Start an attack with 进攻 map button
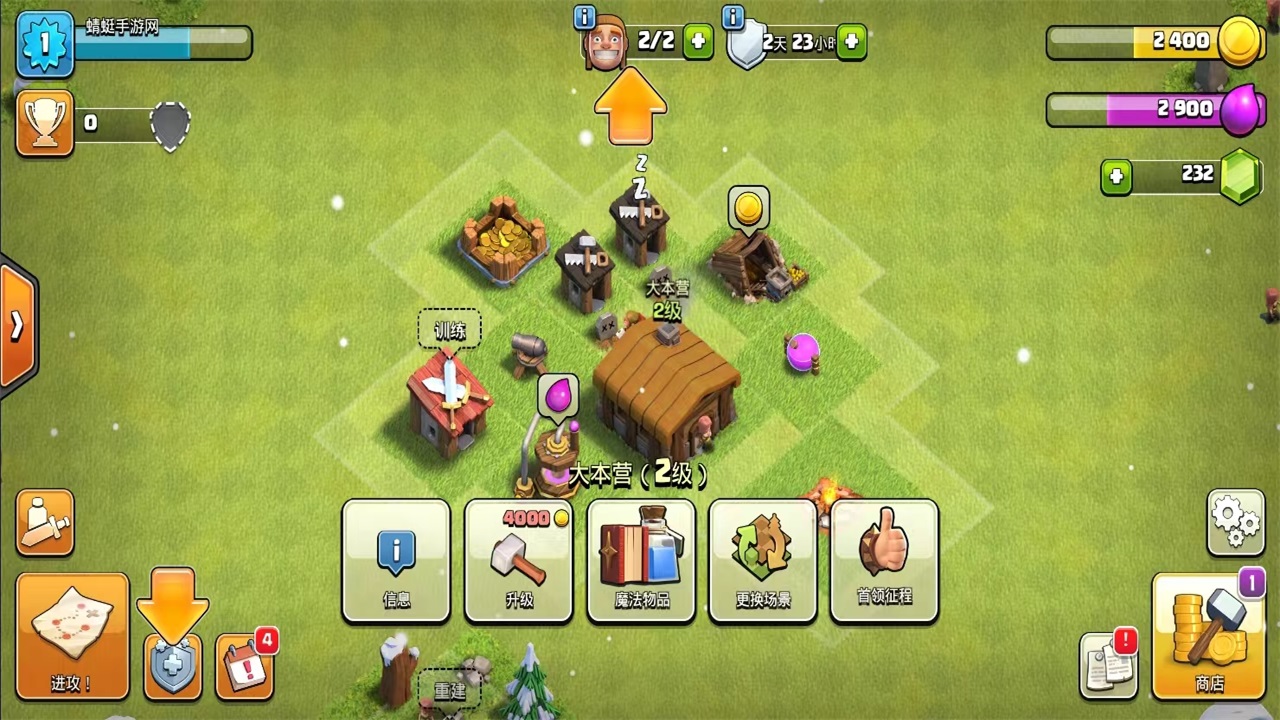1280x720 pixels. tap(72, 636)
